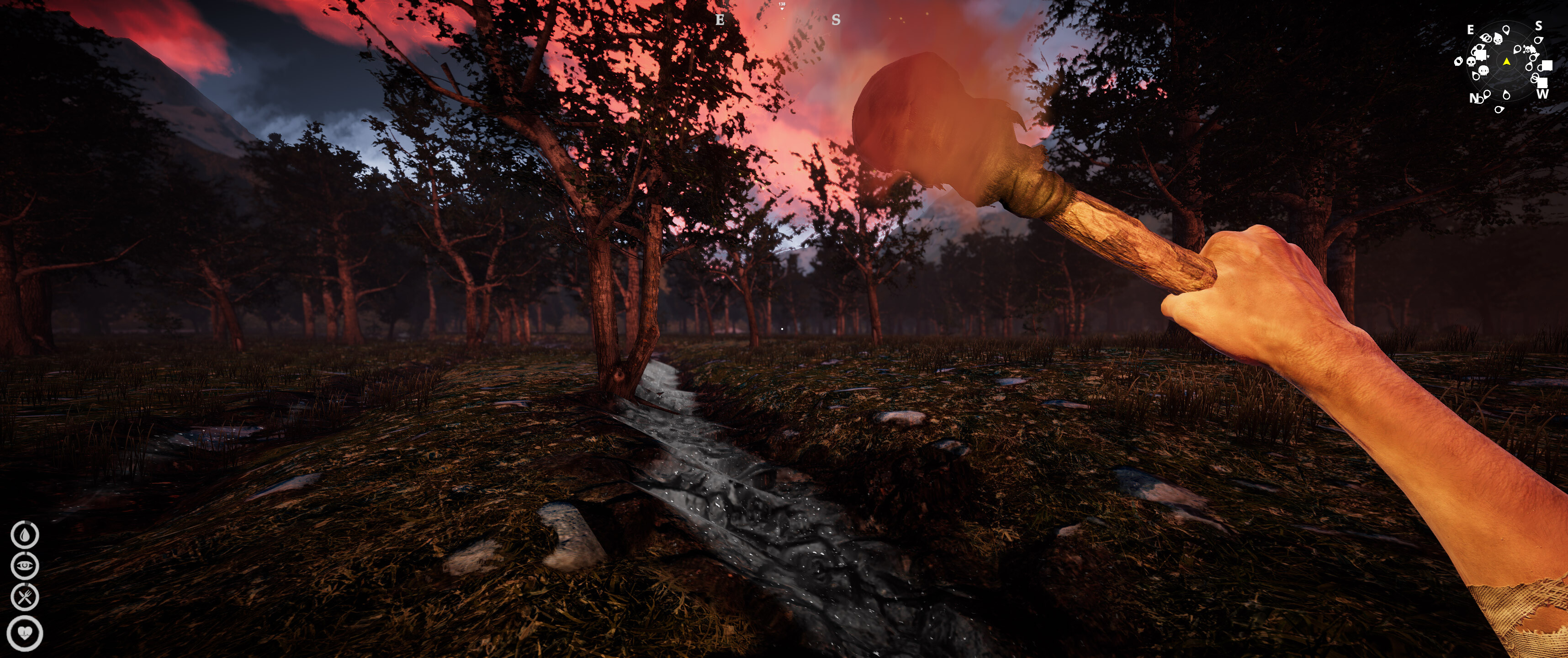This screenshot has height=658, width=1568.
Task: Click the thirst water drop indicator
Action: 25,535
